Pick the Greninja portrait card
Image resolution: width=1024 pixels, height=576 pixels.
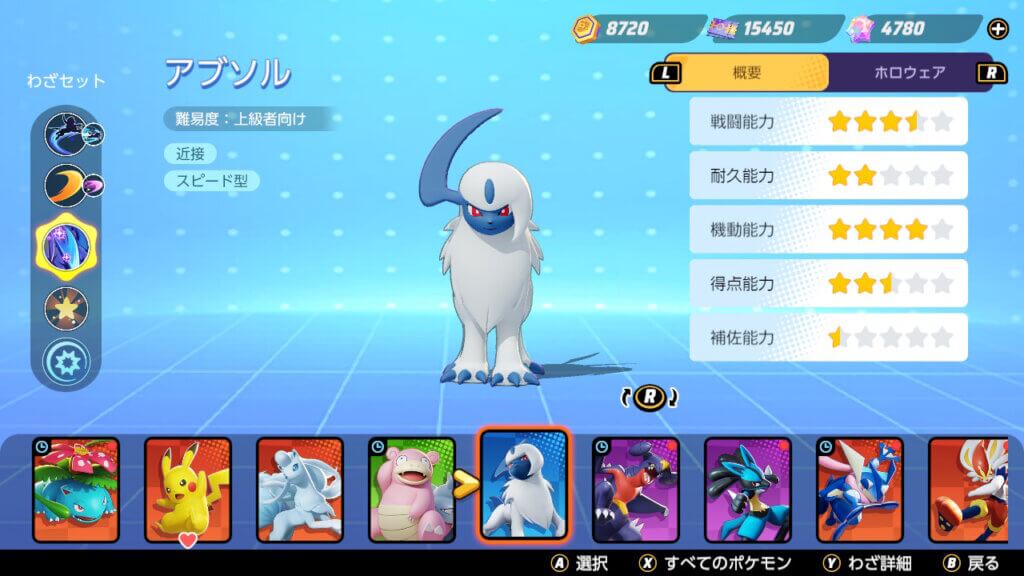pos(860,490)
